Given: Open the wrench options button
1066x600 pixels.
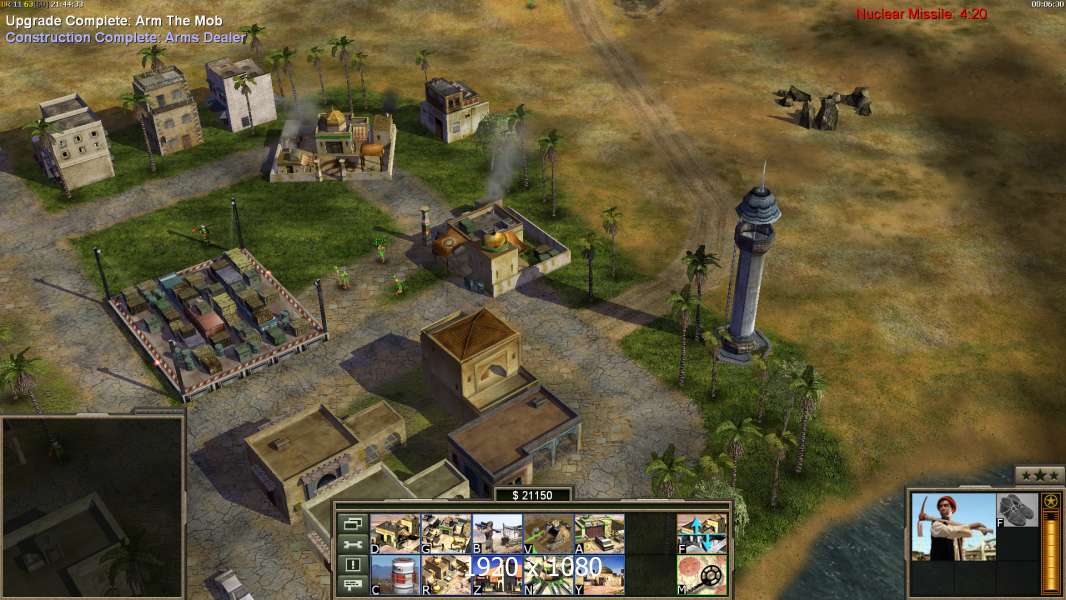Looking at the screenshot, I should point(352,545).
